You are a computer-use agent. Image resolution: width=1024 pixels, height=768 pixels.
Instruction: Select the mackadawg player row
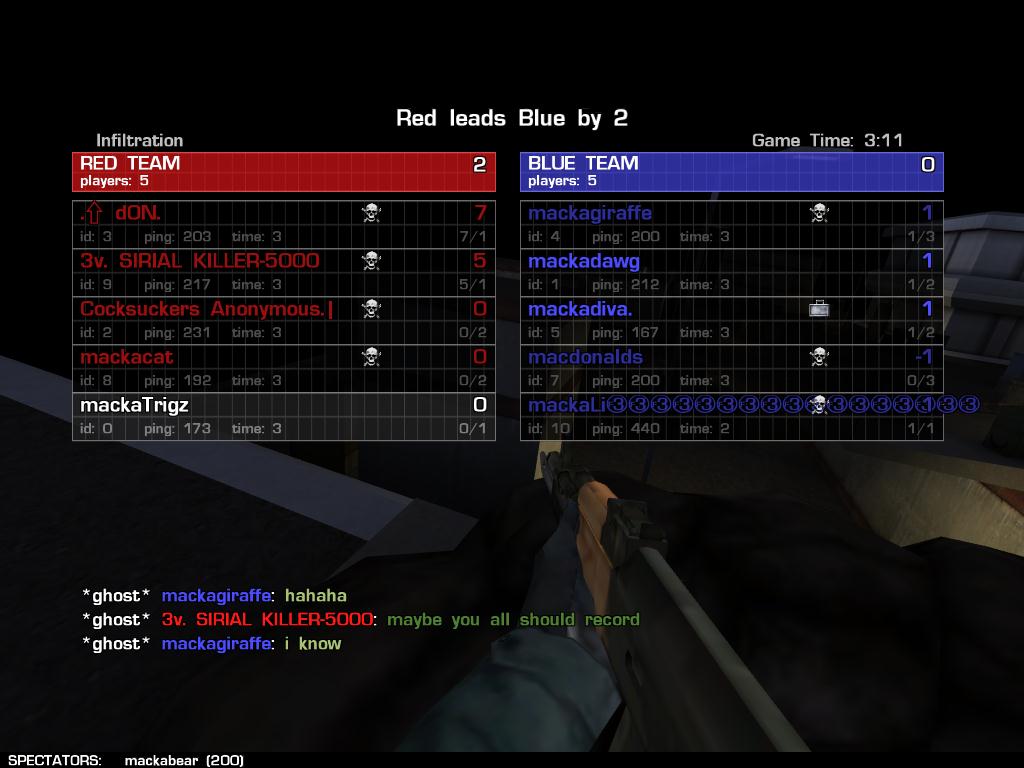(731, 272)
